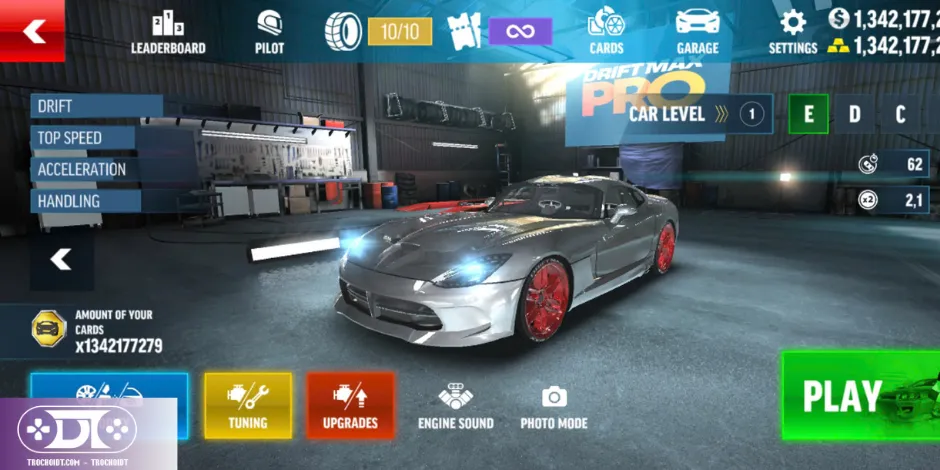Viewport: 940px width, 470px height.
Task: Choose Engine Sound option
Action: coord(455,407)
